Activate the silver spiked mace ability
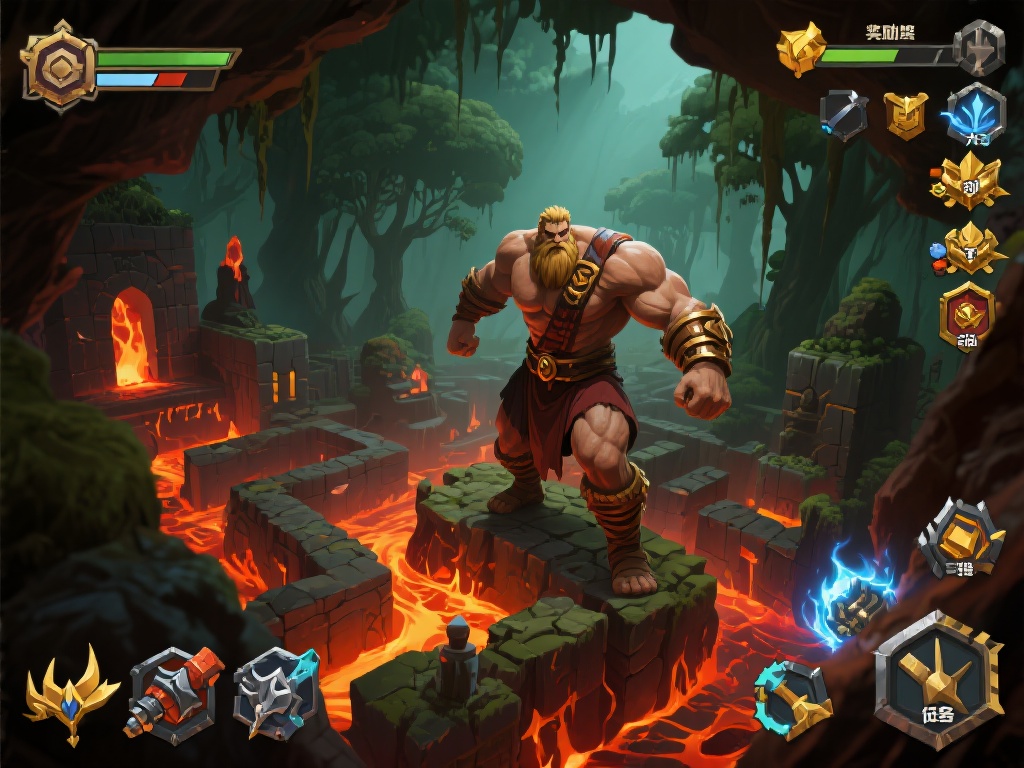The height and width of the screenshot is (768, 1024). tap(274, 690)
